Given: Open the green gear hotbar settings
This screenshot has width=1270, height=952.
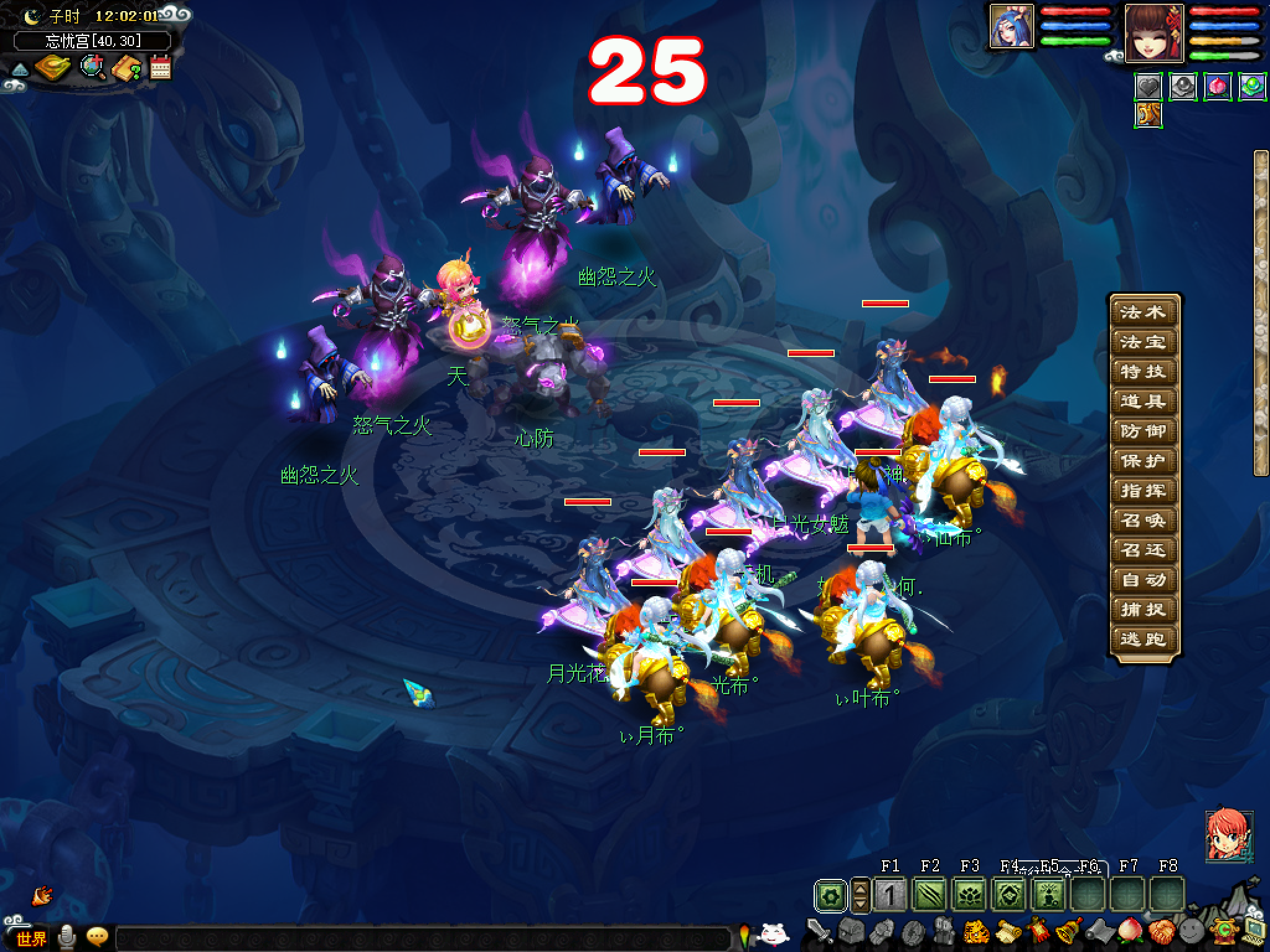Looking at the screenshot, I should tap(830, 896).
